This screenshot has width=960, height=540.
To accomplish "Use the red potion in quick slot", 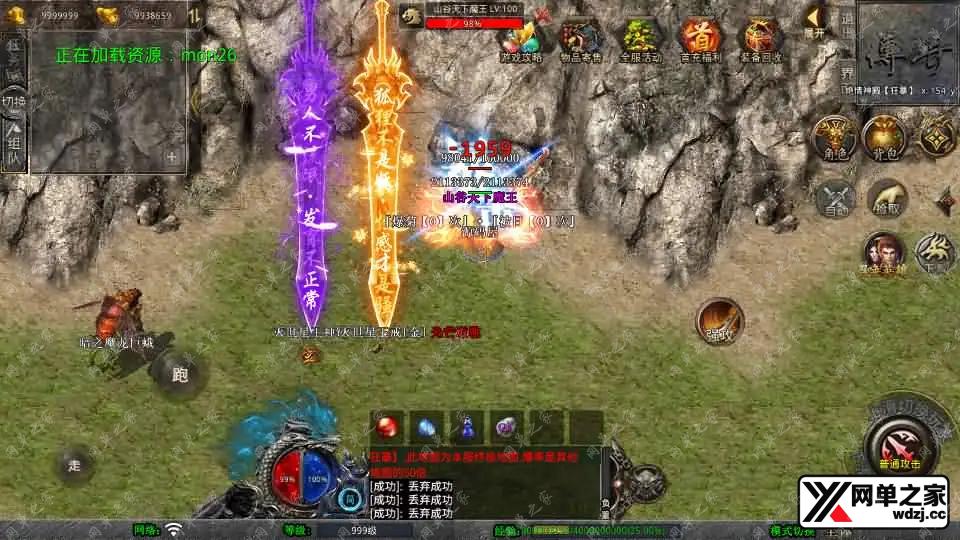I will (391, 427).
